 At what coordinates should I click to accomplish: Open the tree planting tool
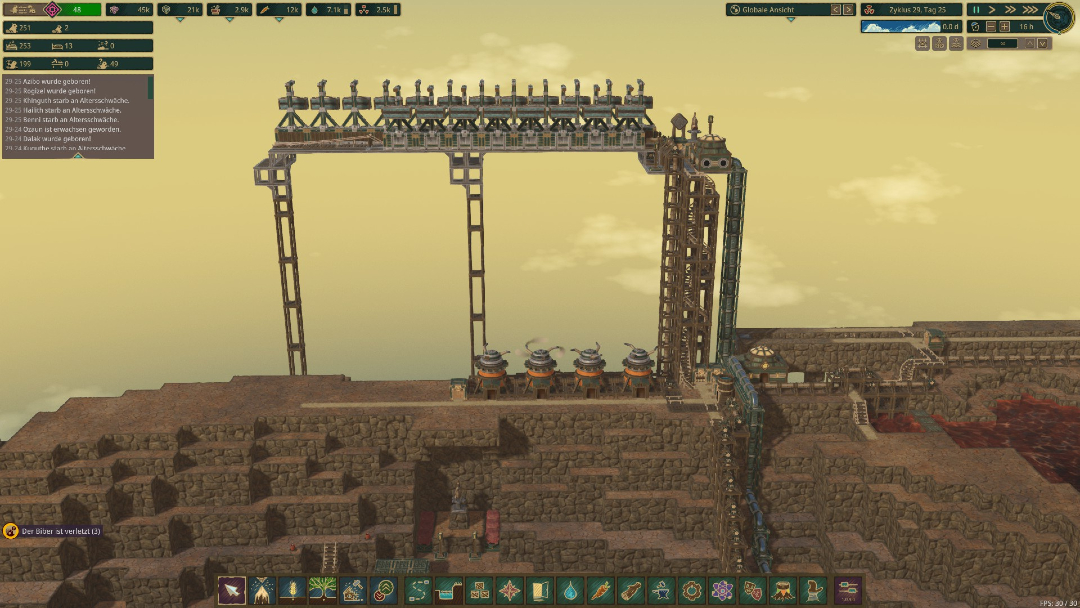pos(322,590)
